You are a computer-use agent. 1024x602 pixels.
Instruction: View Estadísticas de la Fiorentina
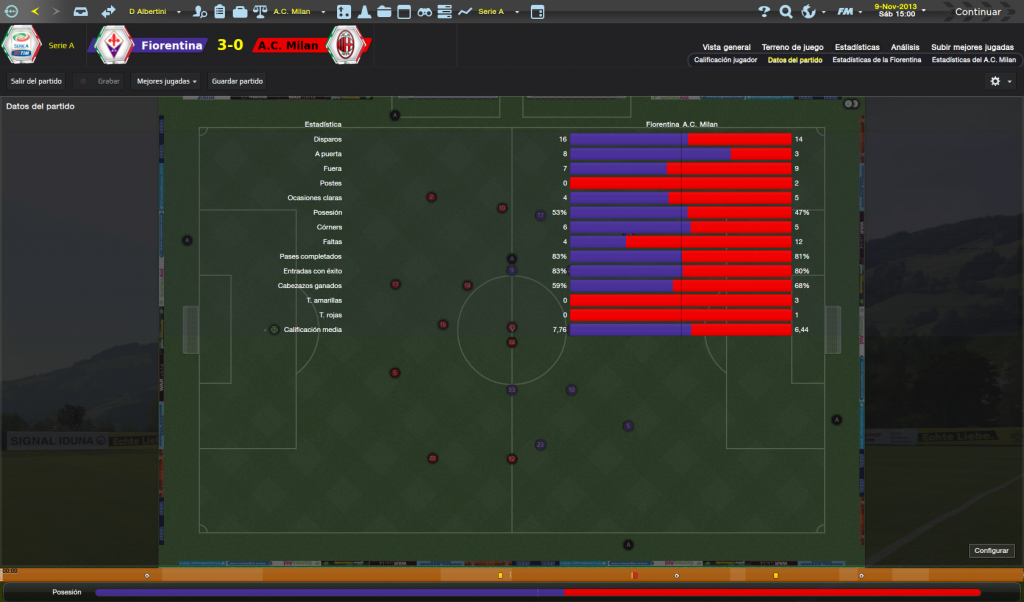877,60
